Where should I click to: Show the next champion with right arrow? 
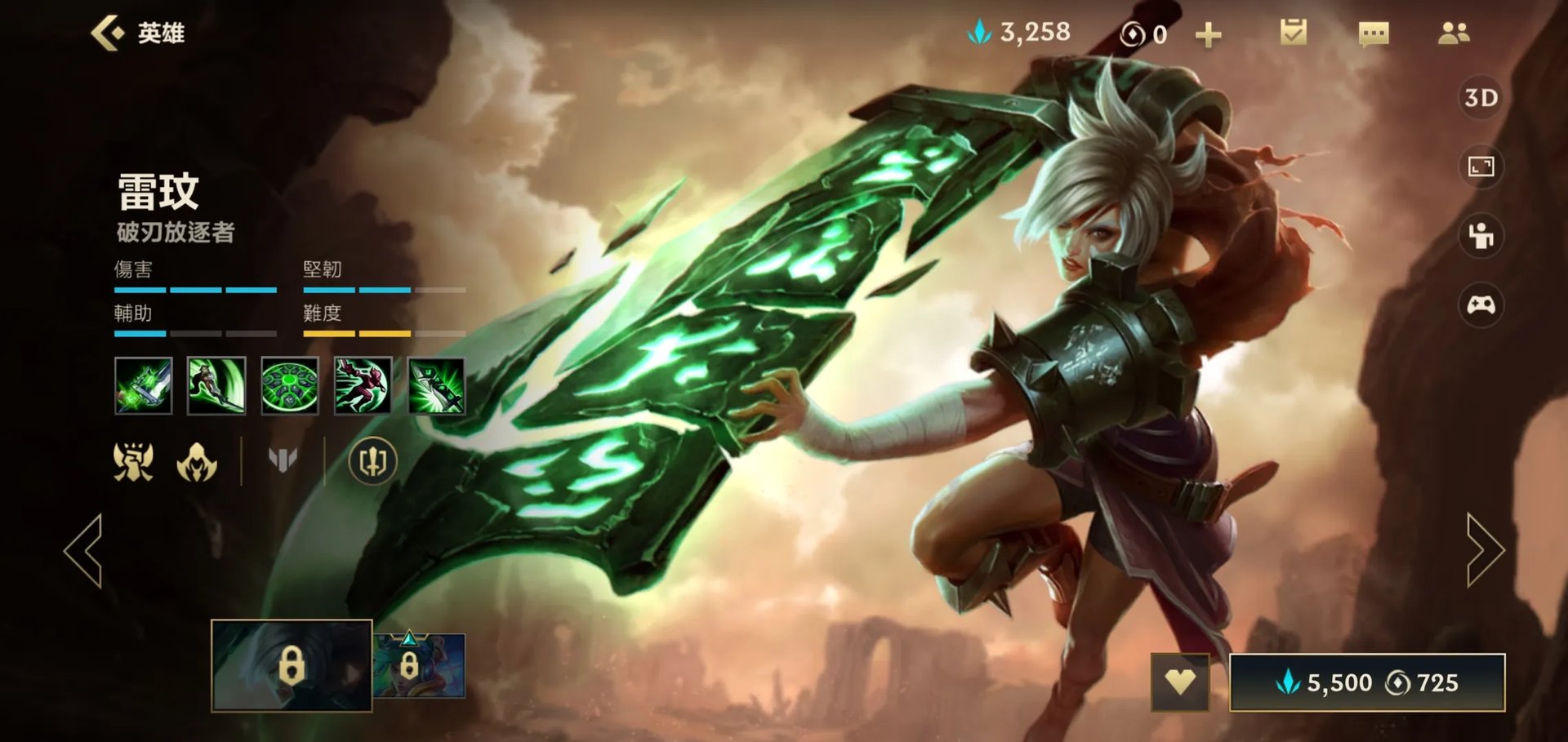click(1484, 550)
